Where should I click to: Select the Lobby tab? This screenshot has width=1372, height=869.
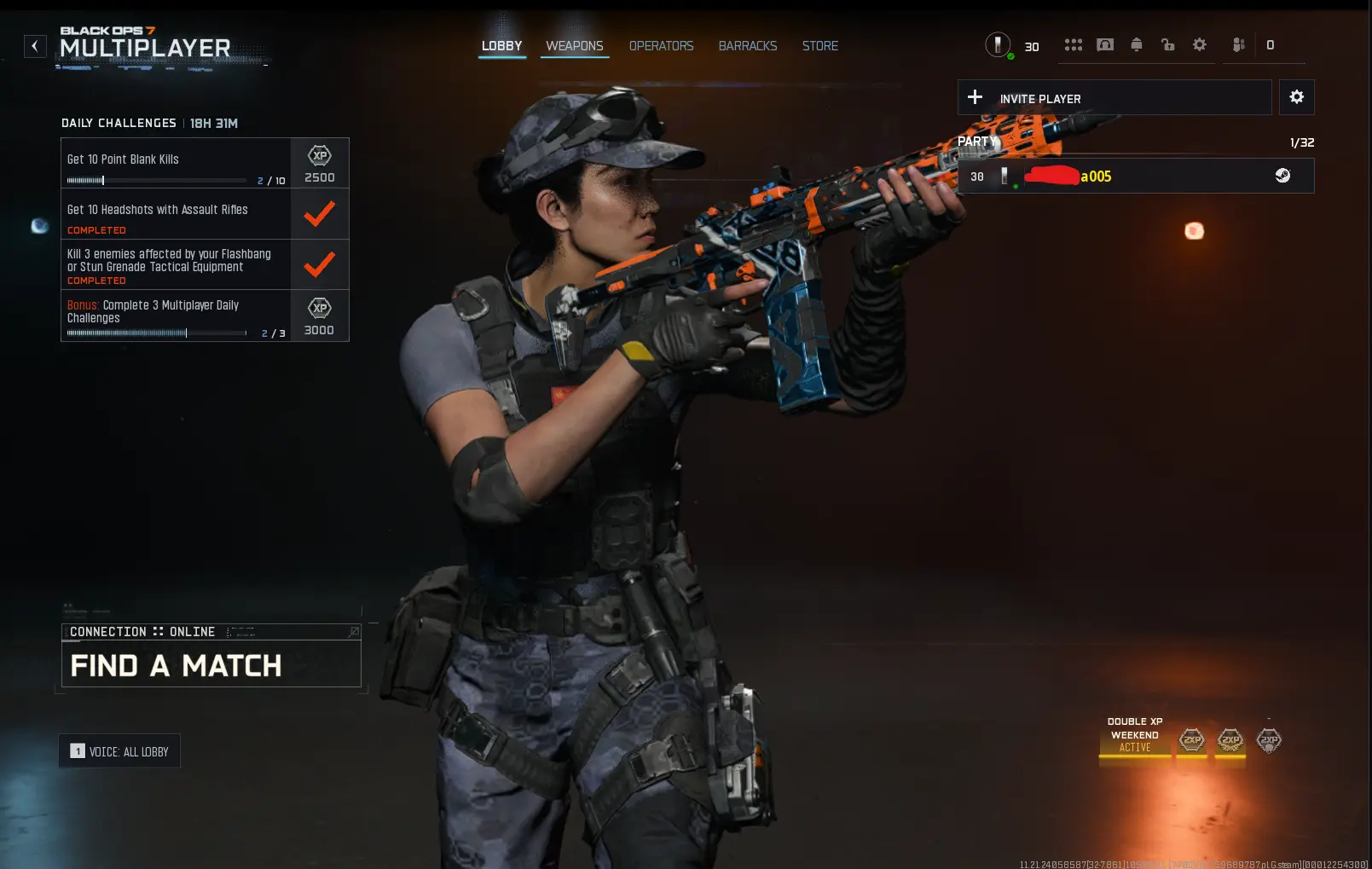click(501, 46)
